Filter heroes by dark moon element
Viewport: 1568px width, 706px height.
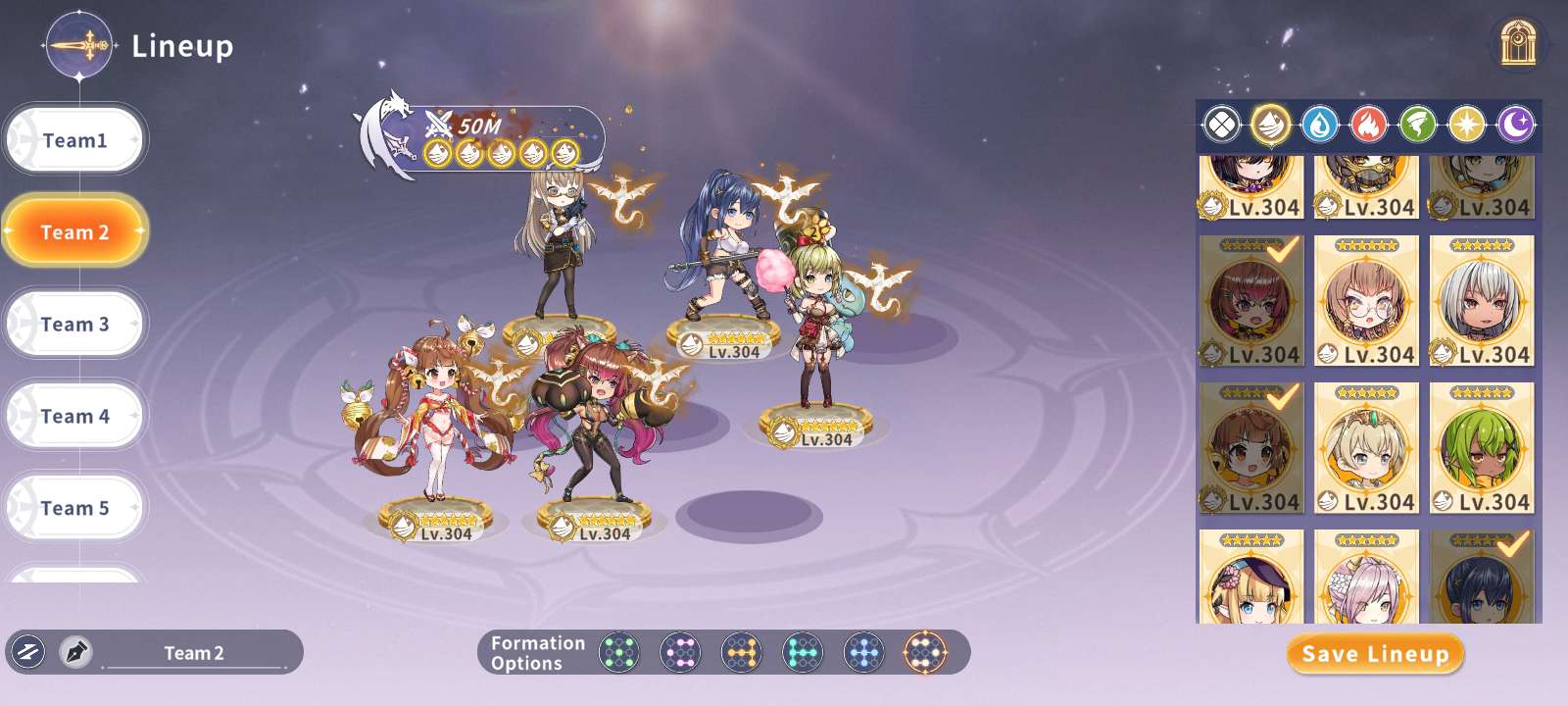pyautogui.click(x=1515, y=125)
